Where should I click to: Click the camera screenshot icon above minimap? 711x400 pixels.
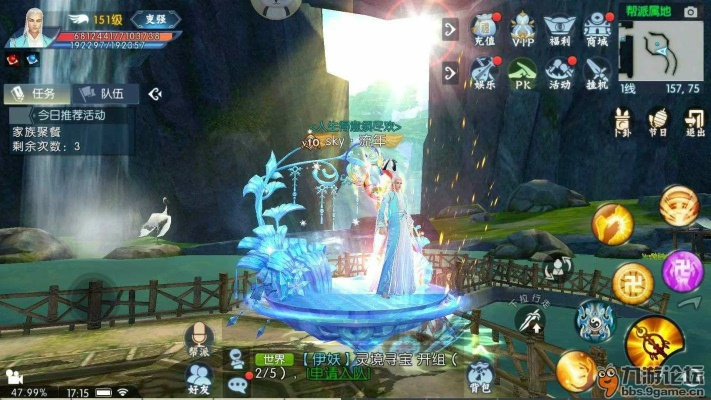coord(690,11)
